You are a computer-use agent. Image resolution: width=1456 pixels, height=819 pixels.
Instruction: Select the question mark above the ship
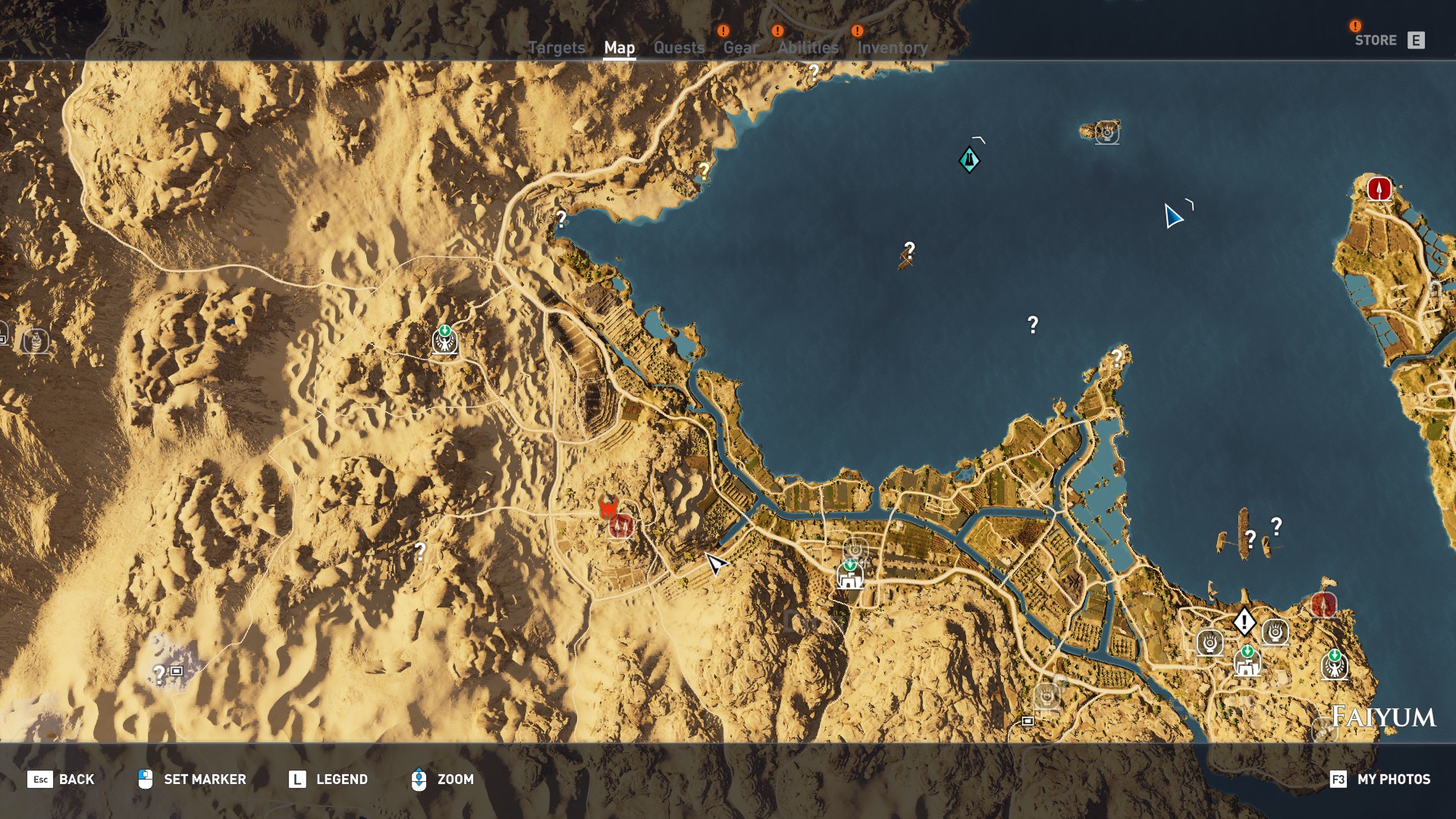909,248
